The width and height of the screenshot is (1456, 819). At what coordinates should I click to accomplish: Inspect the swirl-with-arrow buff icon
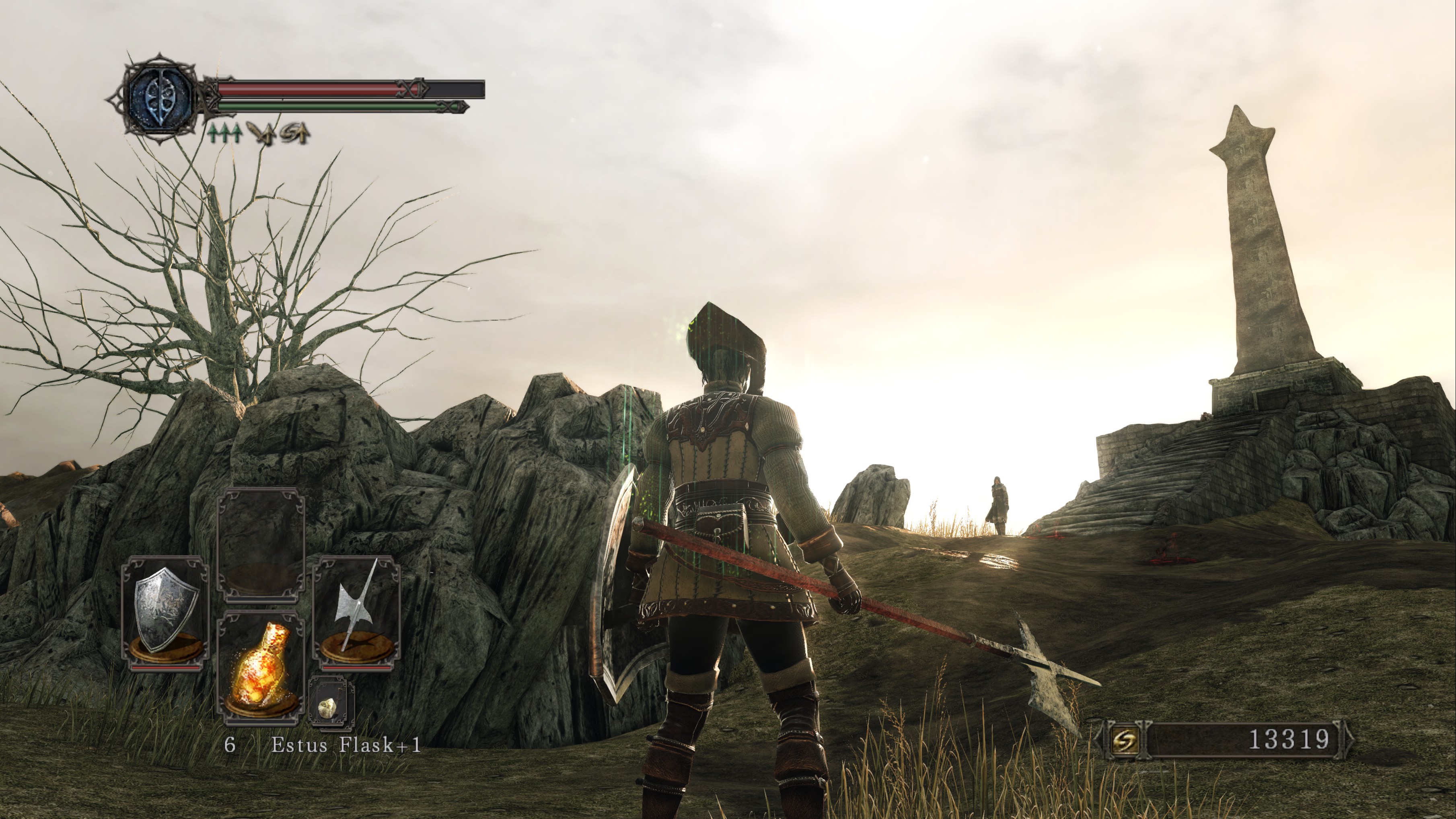(296, 134)
